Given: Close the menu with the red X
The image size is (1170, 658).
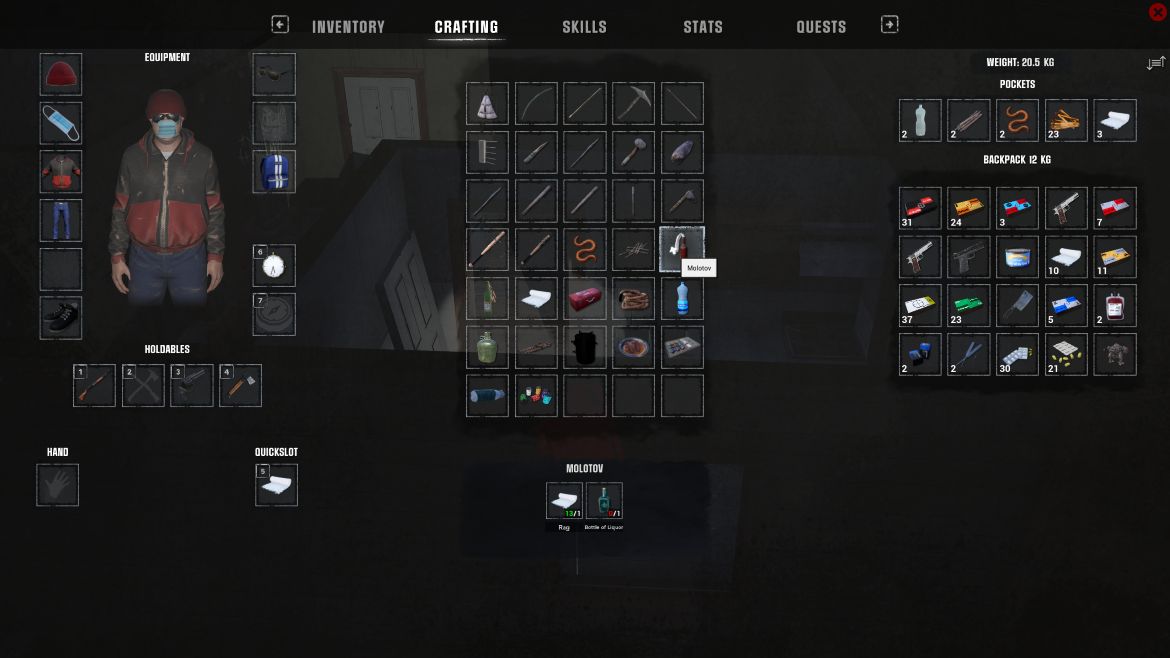Looking at the screenshot, I should click(x=1158, y=12).
